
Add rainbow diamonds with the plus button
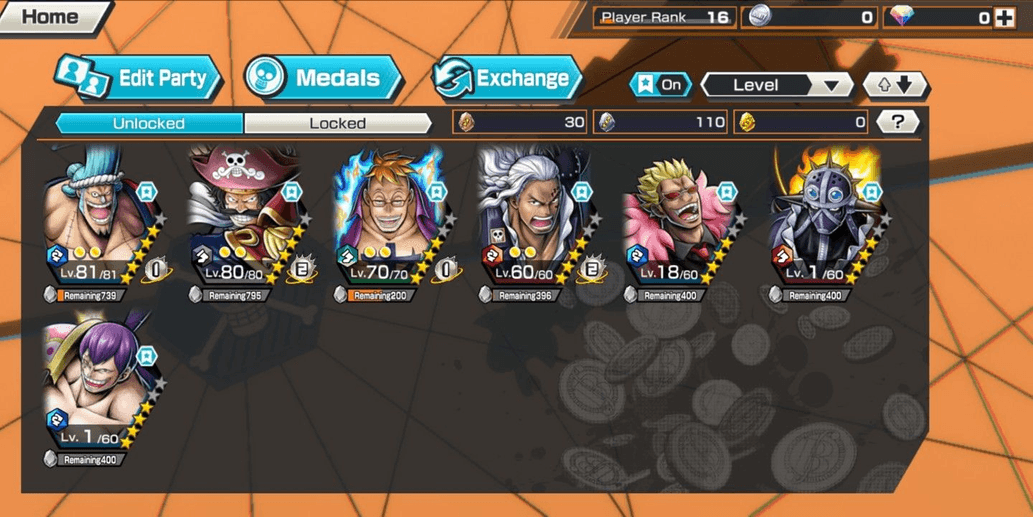[1005, 17]
